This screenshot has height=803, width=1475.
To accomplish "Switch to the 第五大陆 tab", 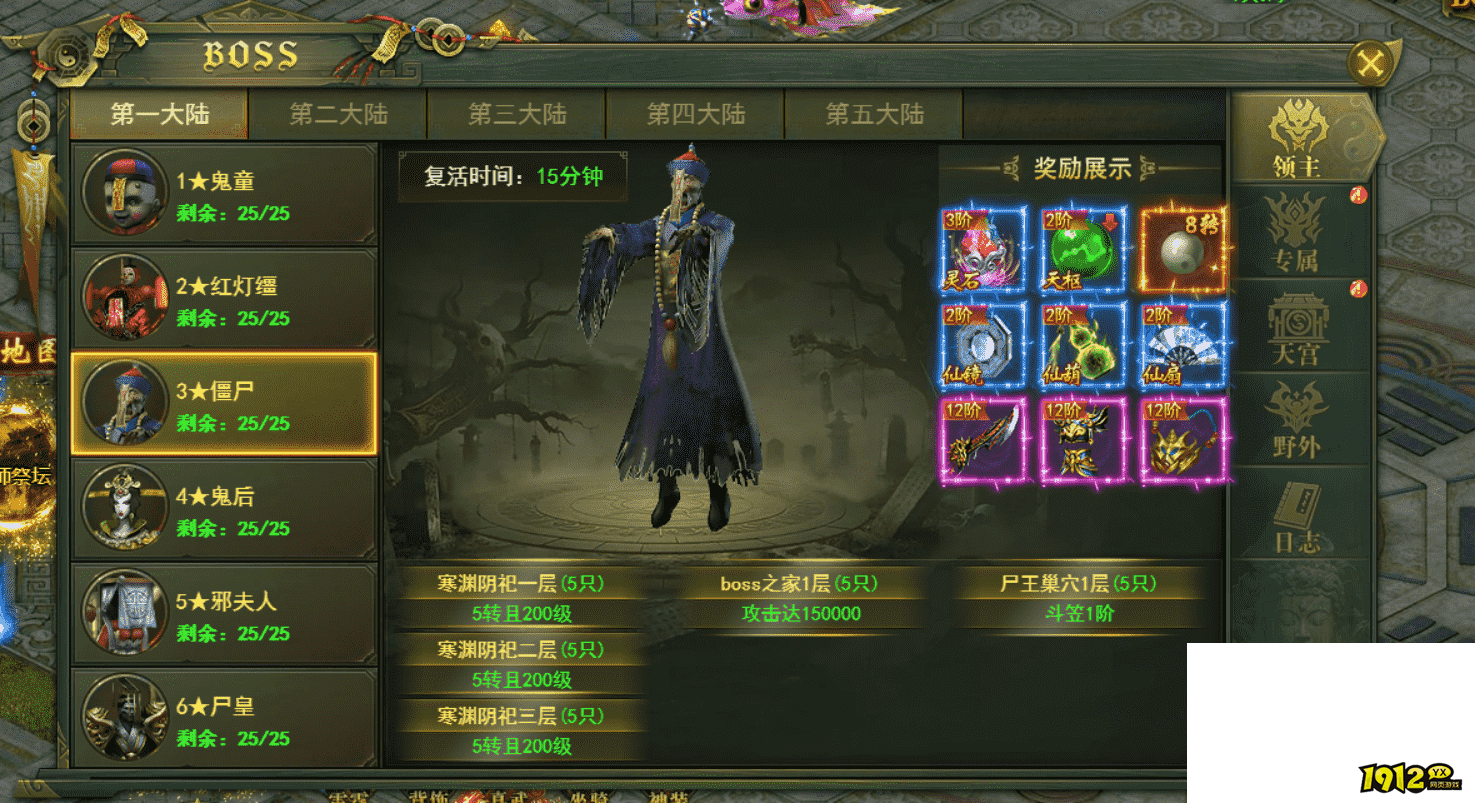I will click(874, 114).
